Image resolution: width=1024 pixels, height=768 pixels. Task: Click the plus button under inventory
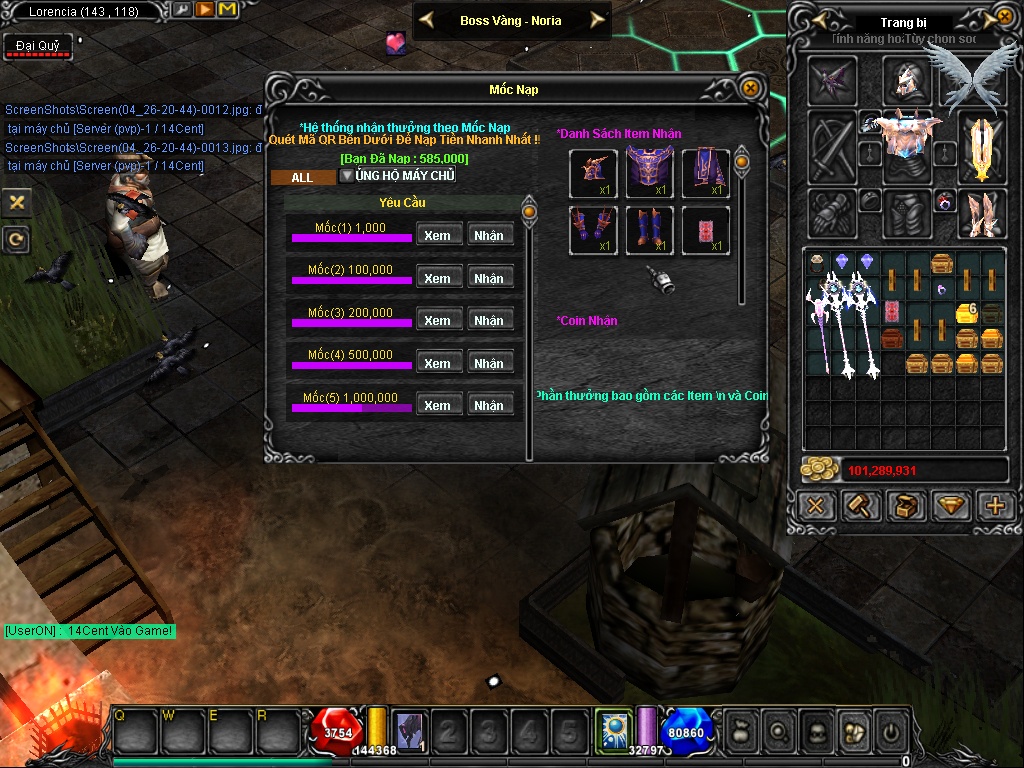995,506
